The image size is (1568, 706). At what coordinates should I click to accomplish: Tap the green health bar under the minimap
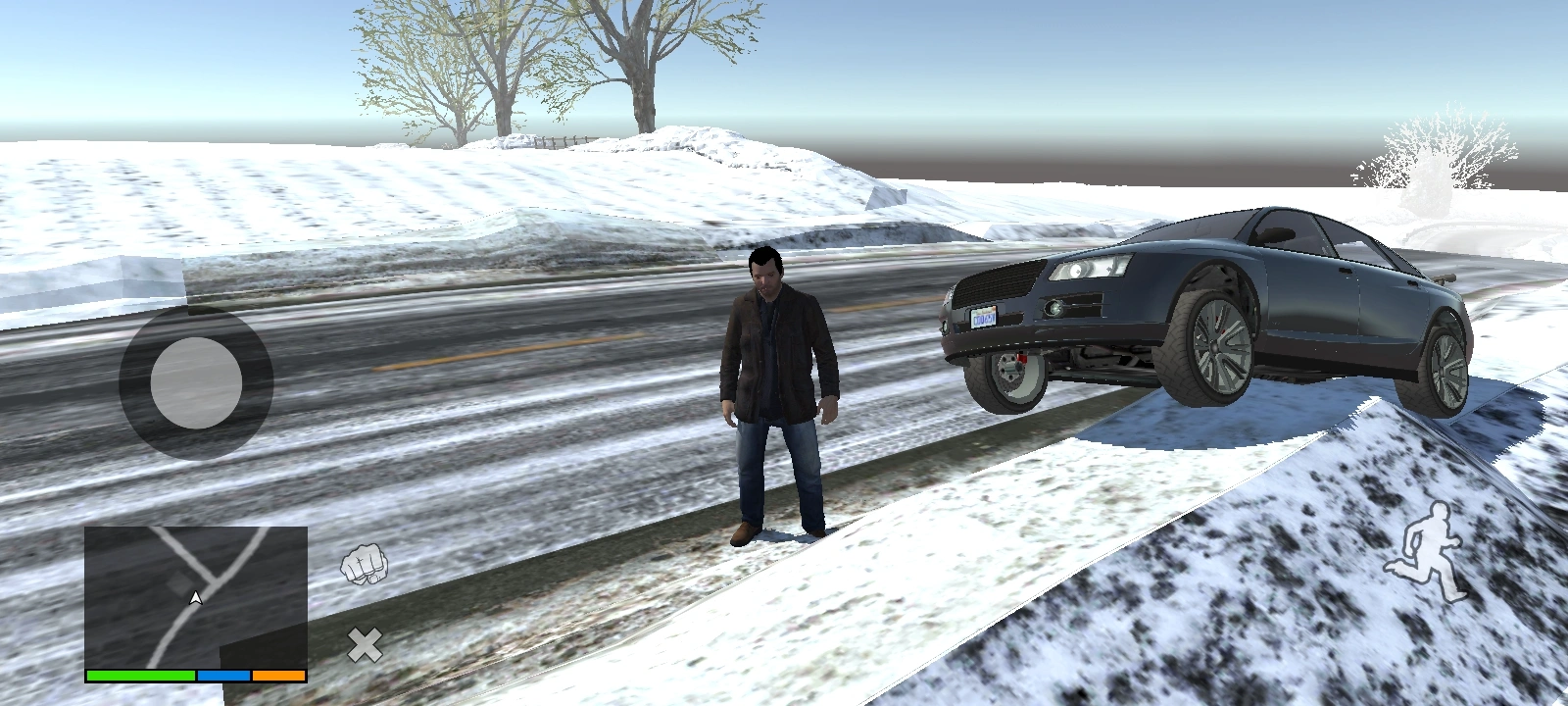[x=141, y=675]
